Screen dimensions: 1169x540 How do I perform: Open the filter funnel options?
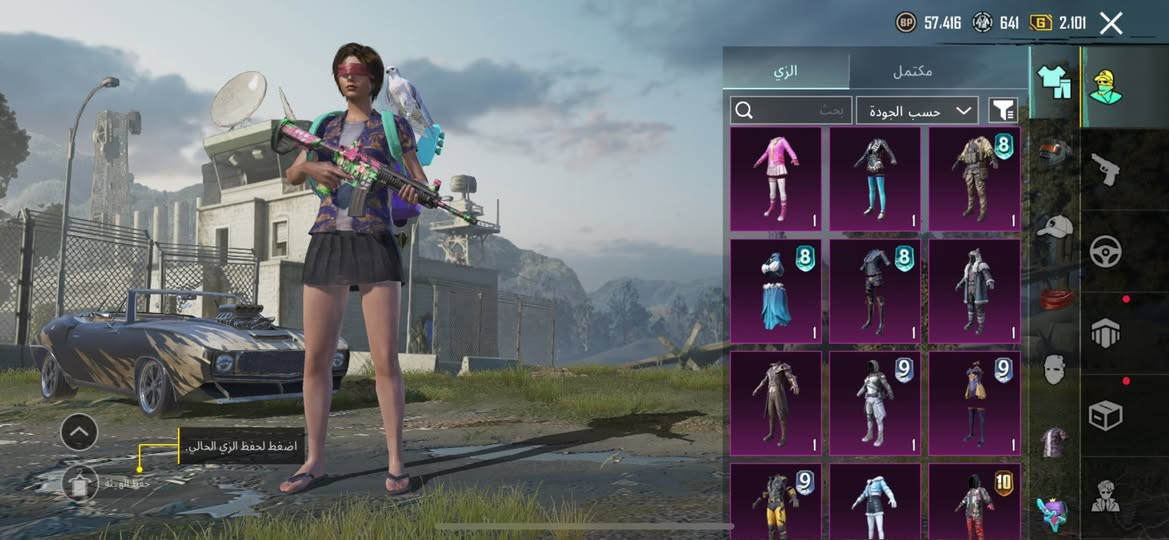1002,111
